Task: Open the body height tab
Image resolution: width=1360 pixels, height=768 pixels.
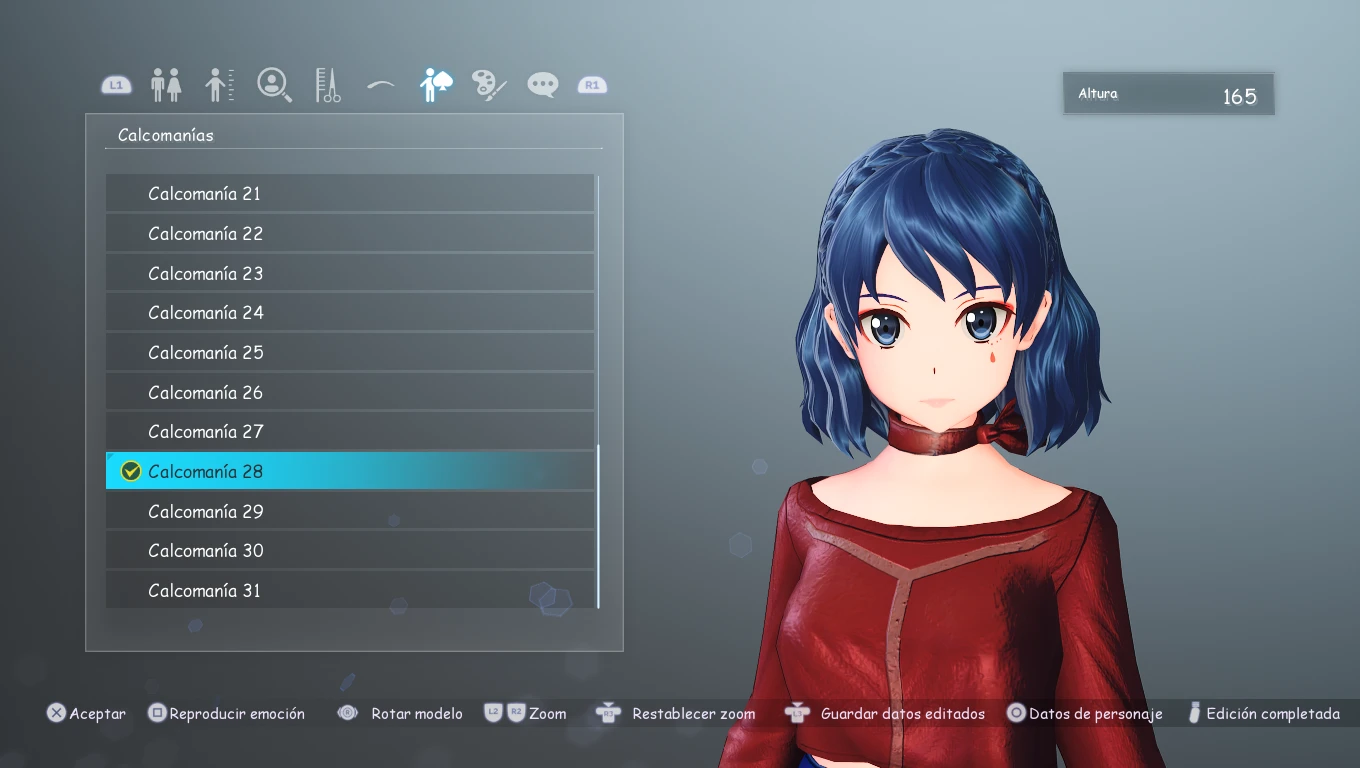Action: pyautogui.click(x=220, y=85)
